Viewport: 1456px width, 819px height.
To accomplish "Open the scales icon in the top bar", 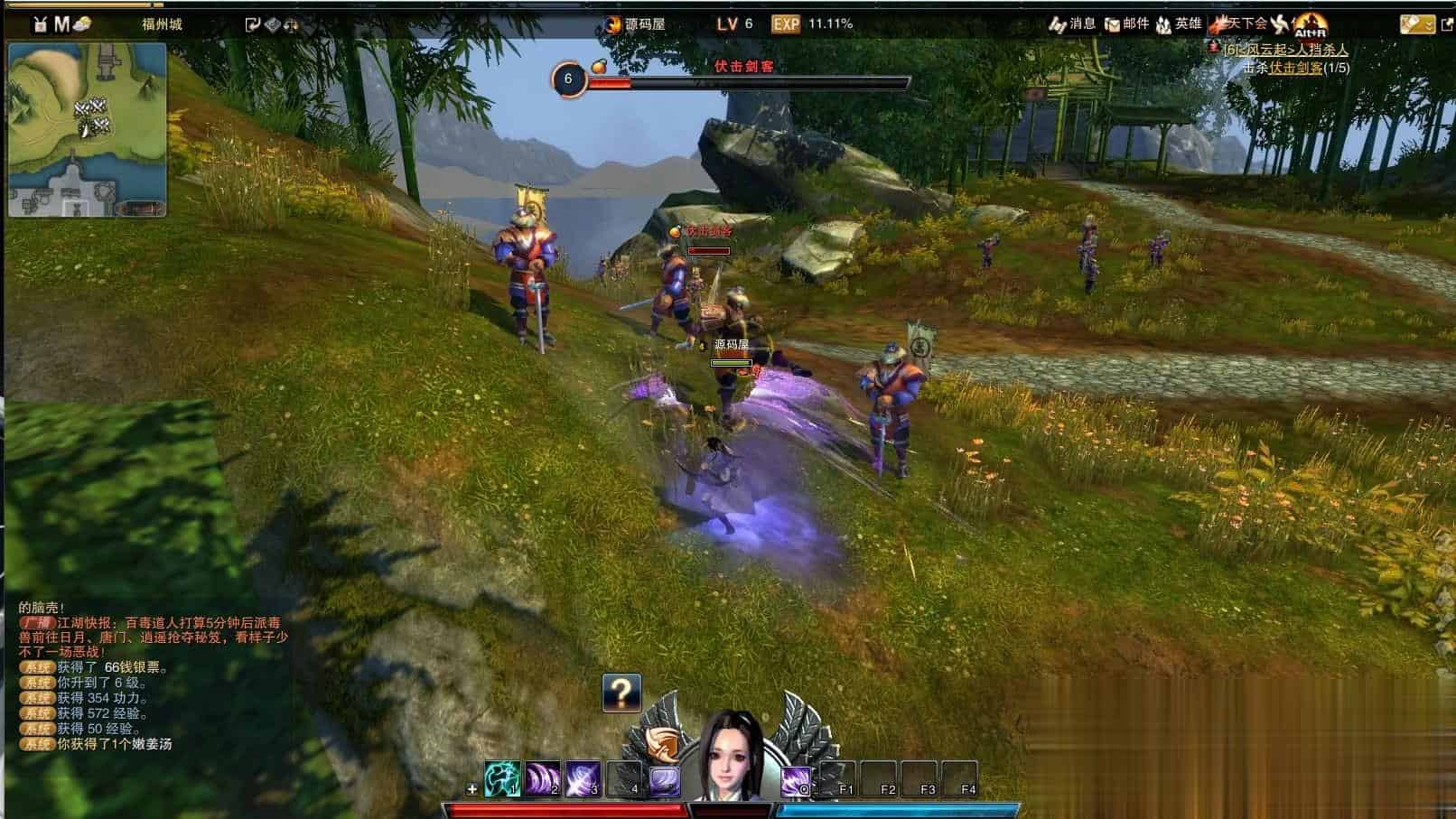I will point(292,24).
